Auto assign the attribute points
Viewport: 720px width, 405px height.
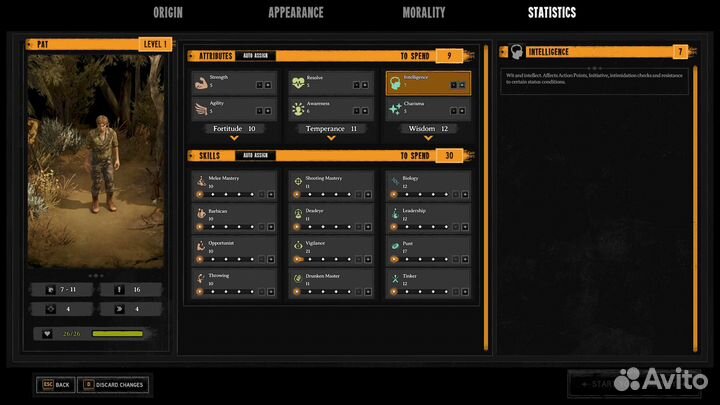click(255, 56)
